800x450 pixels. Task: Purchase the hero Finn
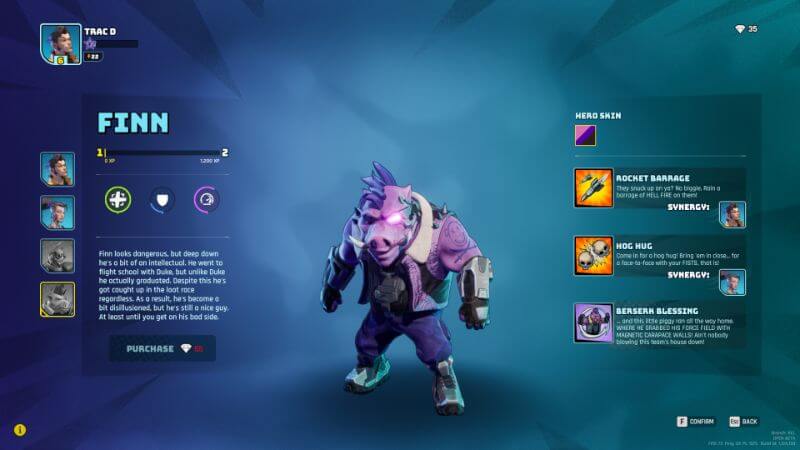(162, 348)
